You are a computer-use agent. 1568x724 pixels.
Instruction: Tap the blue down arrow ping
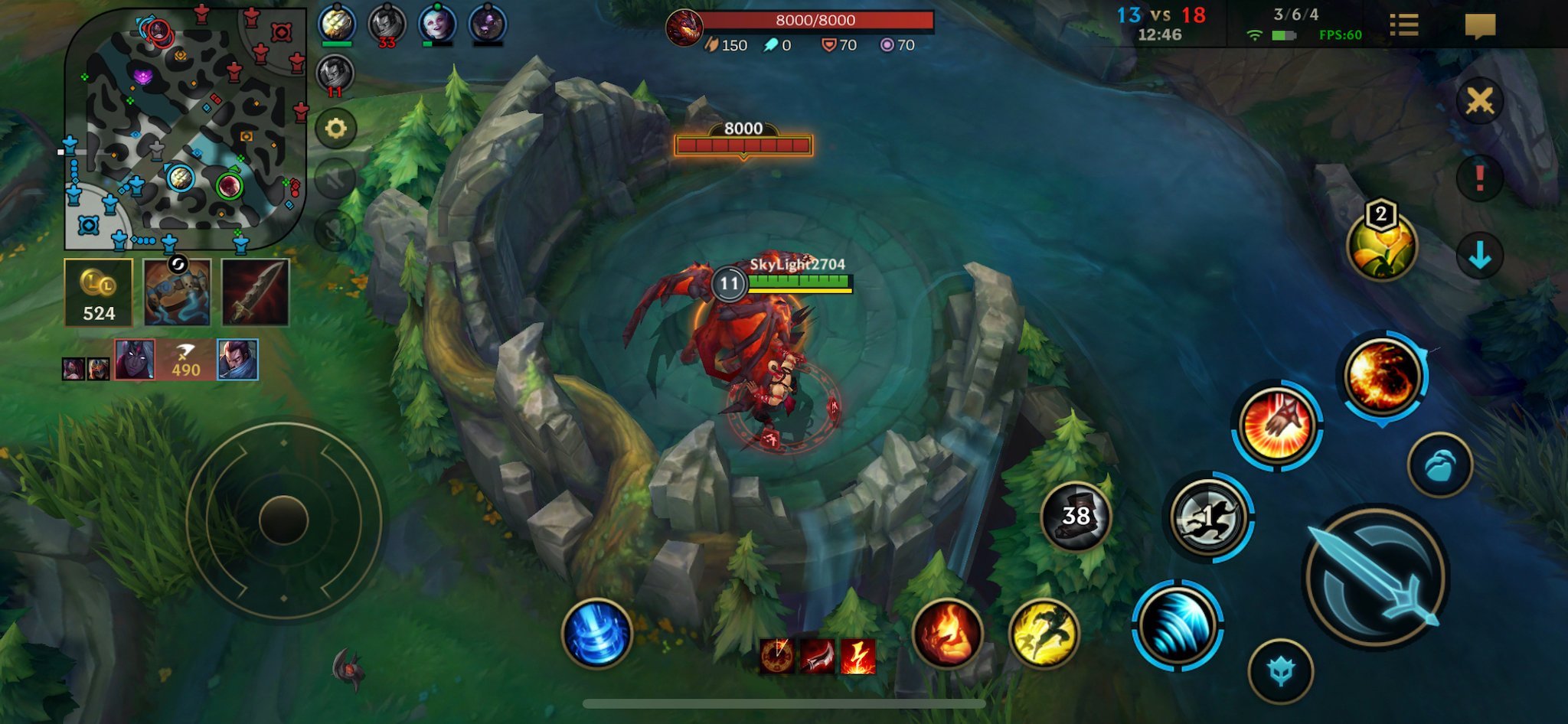1479,255
